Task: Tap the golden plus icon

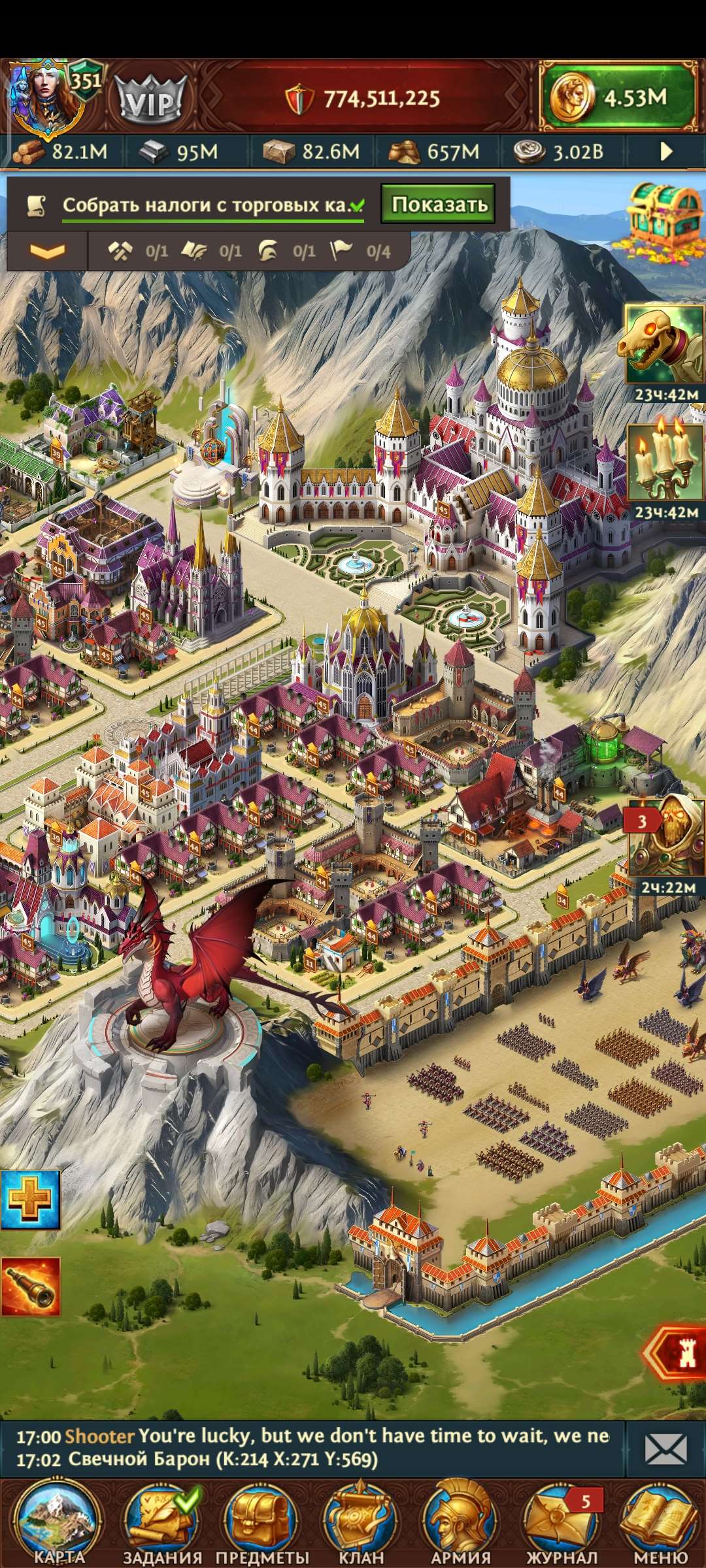Action: (x=30, y=1200)
